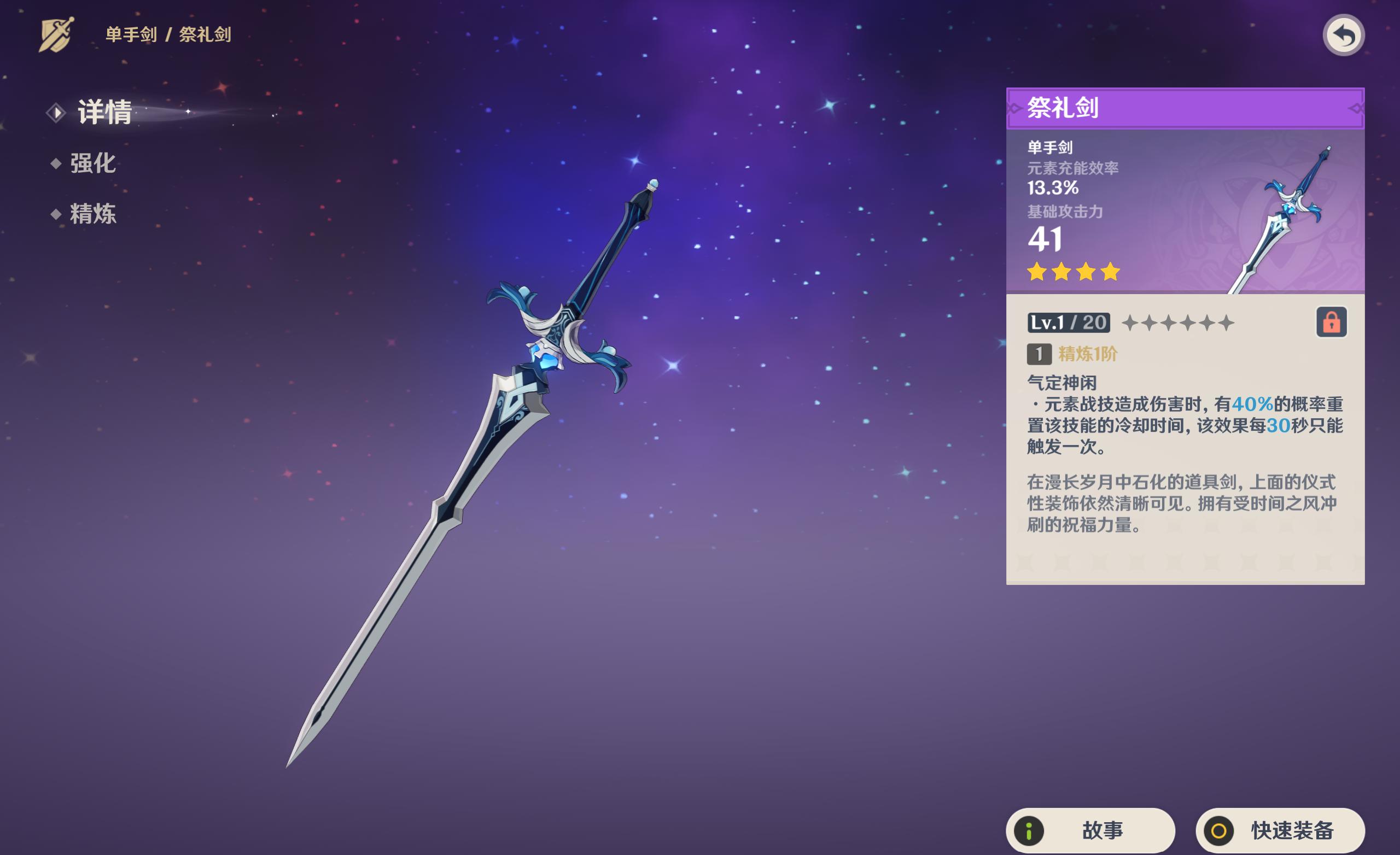
Task: Click the diamond marker beside 详情
Action: (x=55, y=113)
